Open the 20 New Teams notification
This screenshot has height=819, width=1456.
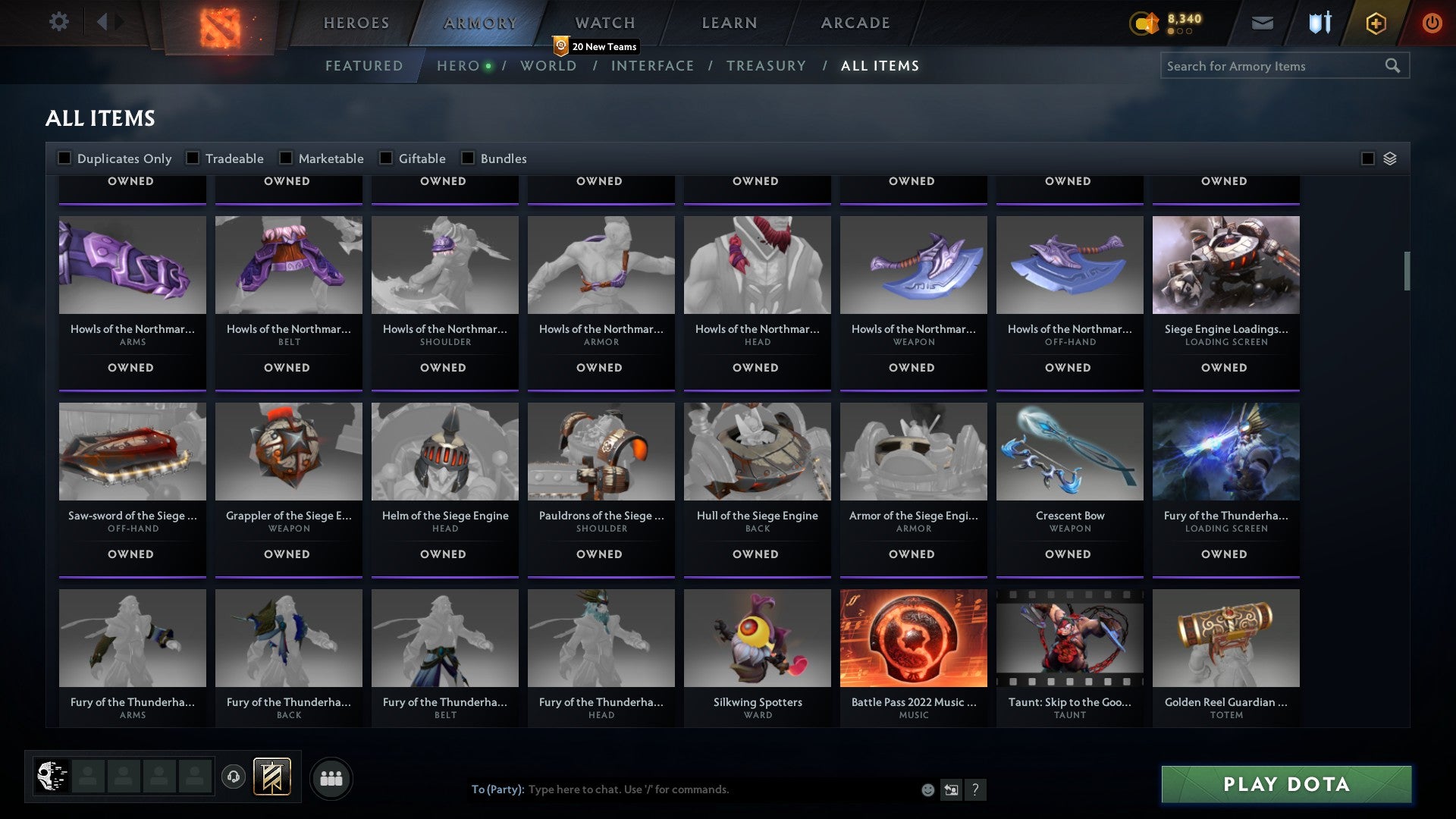(596, 45)
